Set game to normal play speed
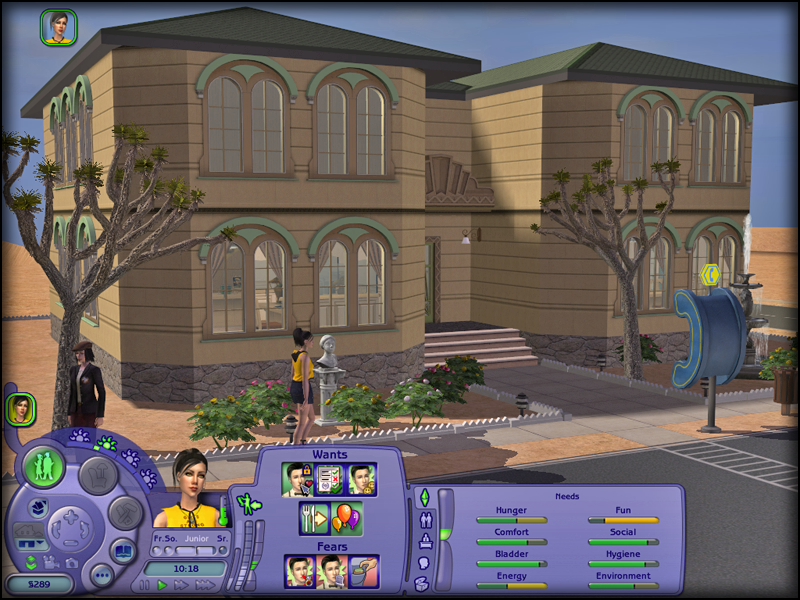This screenshot has height=600, width=800. (162, 585)
